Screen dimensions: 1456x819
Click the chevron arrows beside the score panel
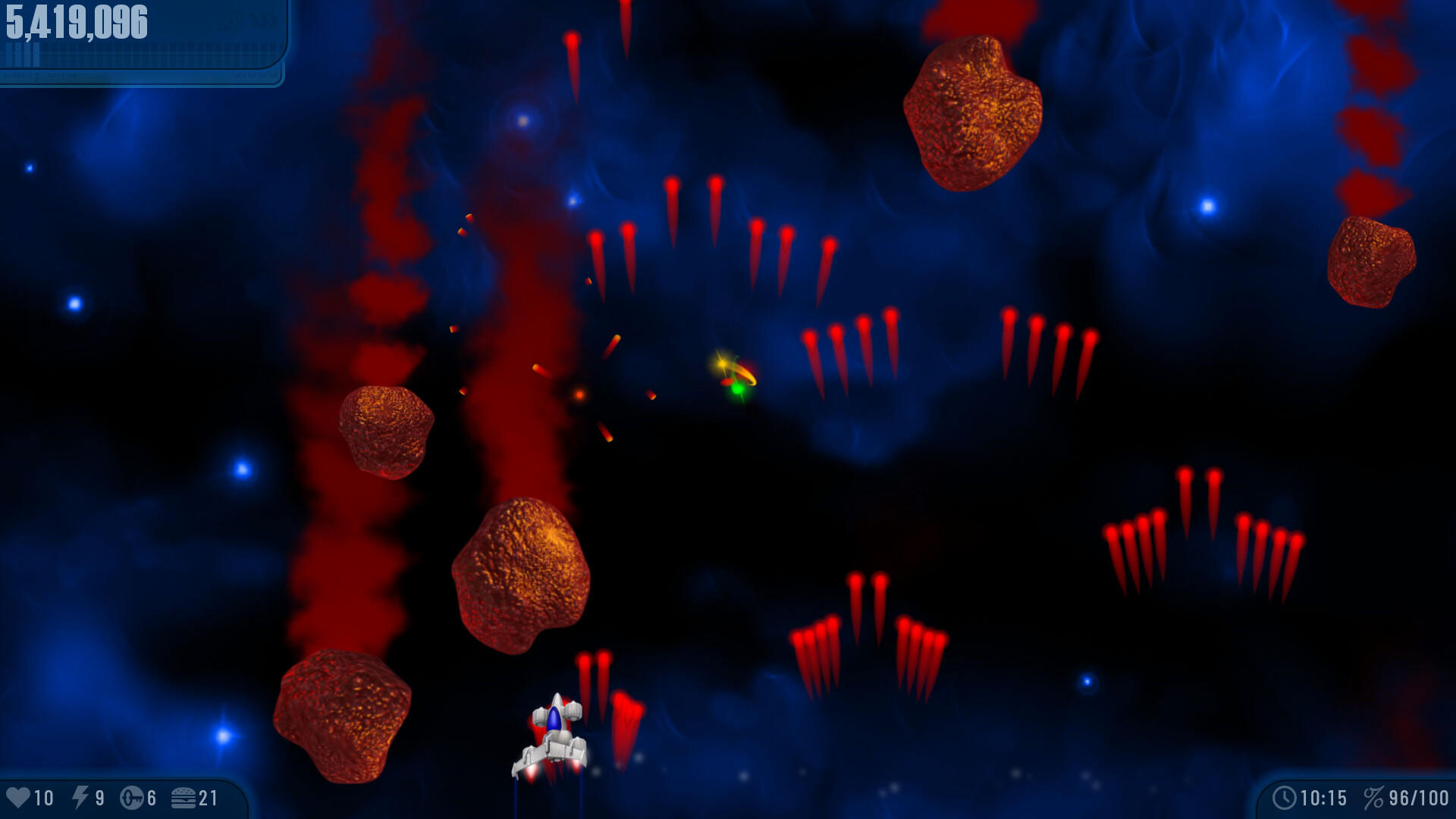pos(262,19)
